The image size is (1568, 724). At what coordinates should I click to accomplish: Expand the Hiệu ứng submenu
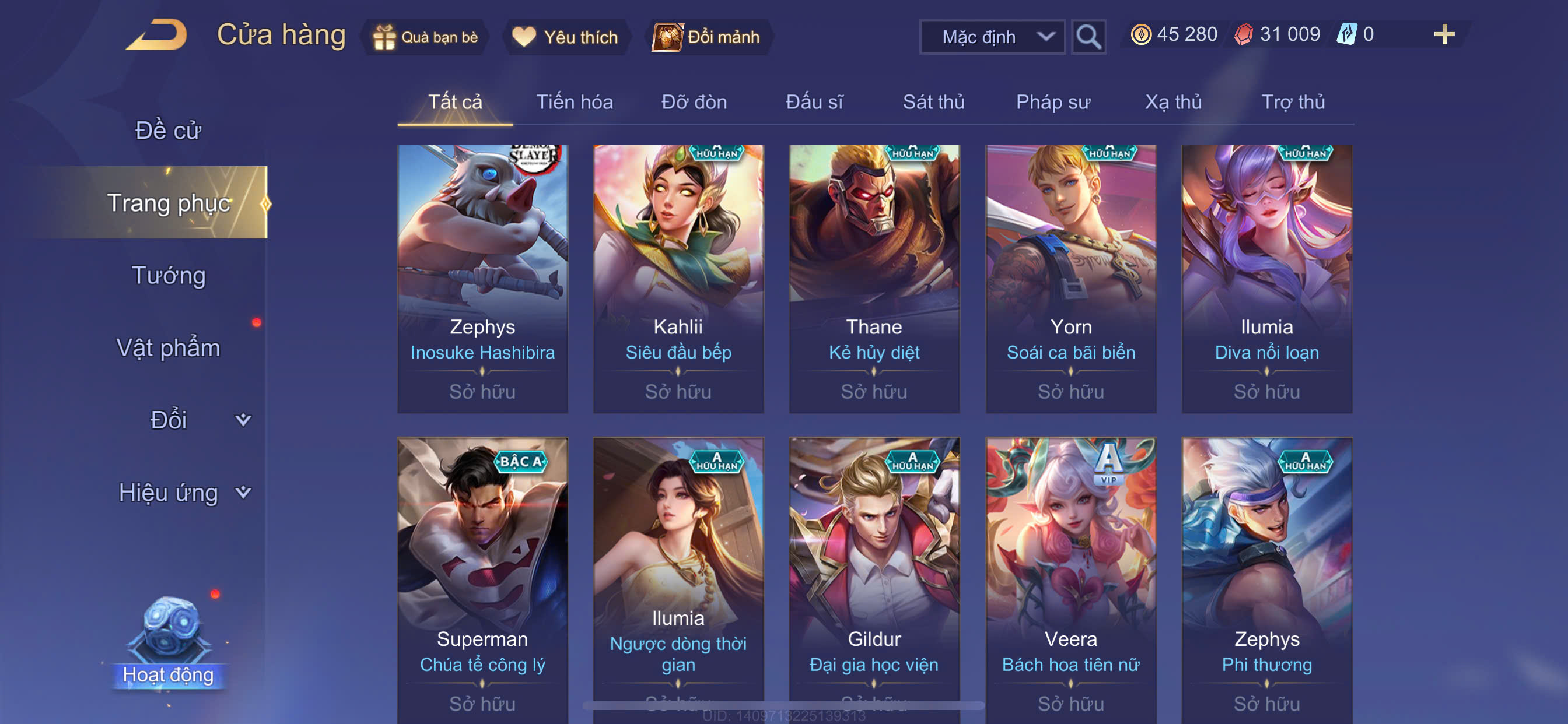[x=183, y=492]
